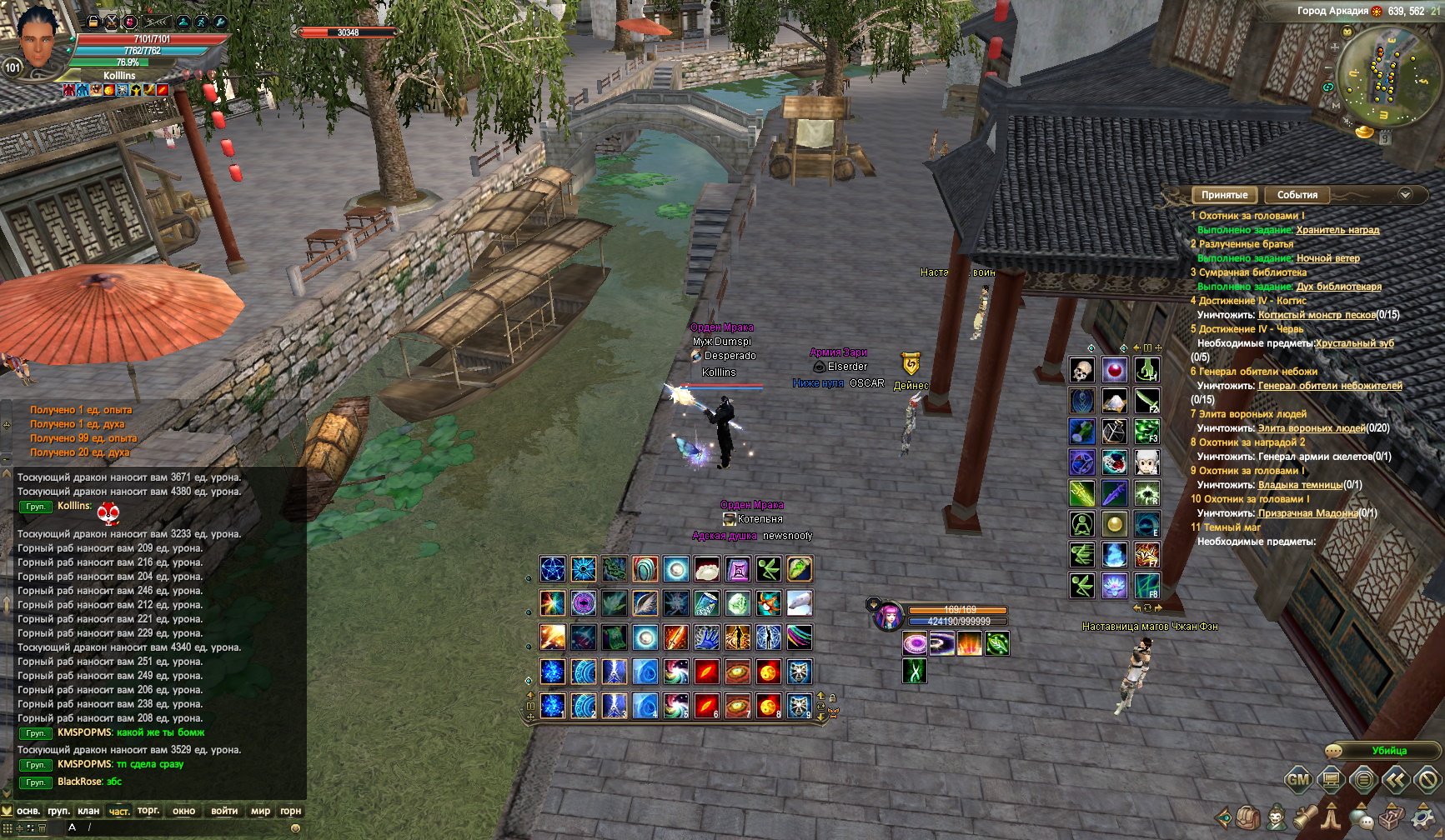
Task: Use the white-haired character portrait skill F4
Action: click(1146, 462)
